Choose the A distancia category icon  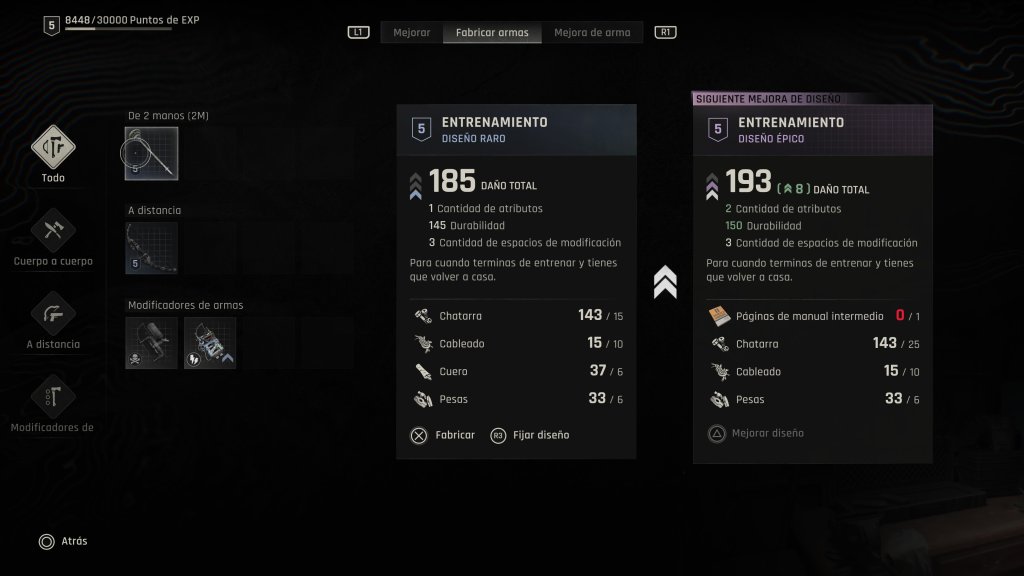click(x=53, y=315)
